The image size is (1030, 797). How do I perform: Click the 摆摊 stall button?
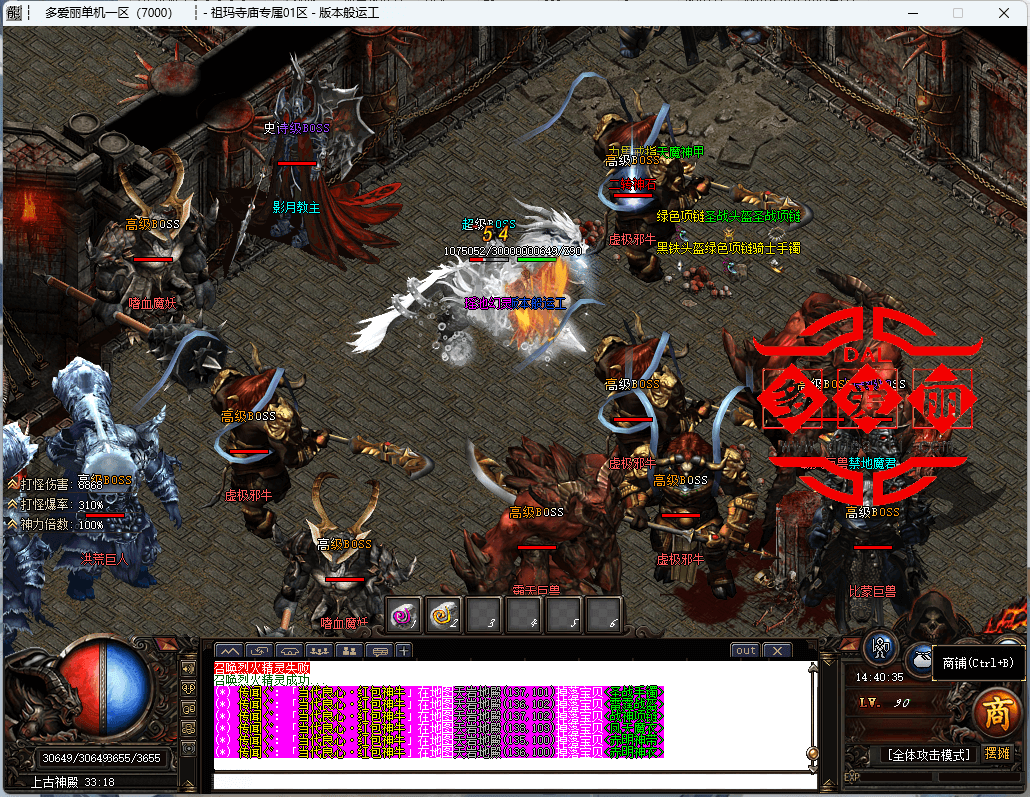pos(998,754)
